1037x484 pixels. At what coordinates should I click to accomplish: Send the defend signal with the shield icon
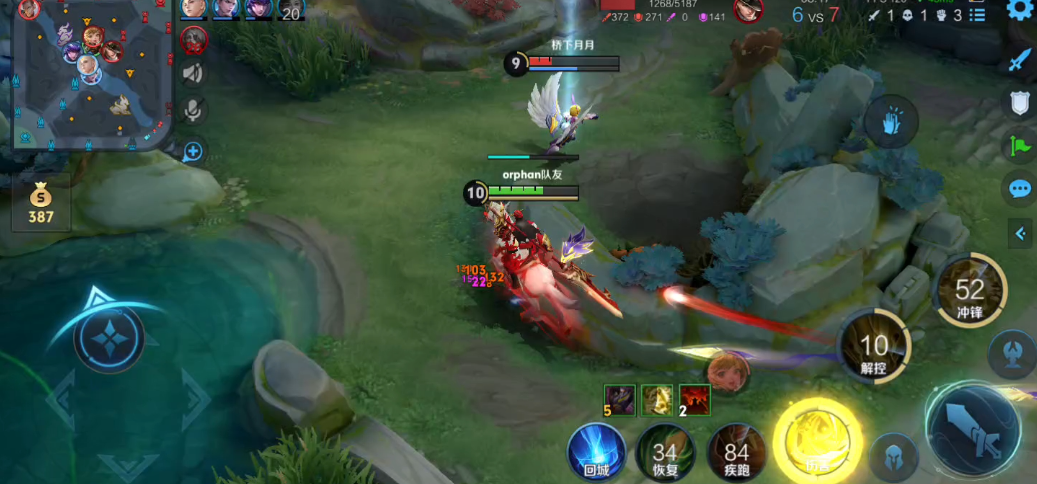tap(1019, 102)
